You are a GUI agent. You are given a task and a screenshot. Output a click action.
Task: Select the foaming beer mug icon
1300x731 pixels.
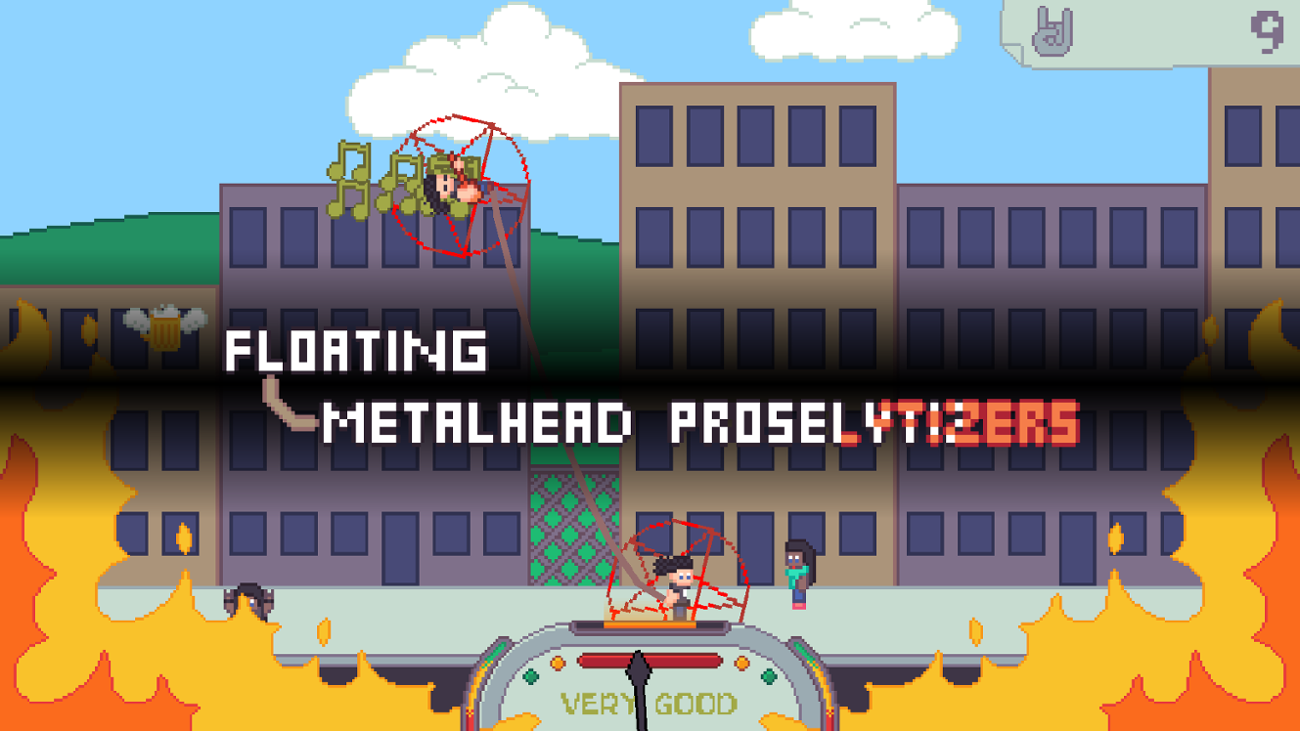coord(163,331)
